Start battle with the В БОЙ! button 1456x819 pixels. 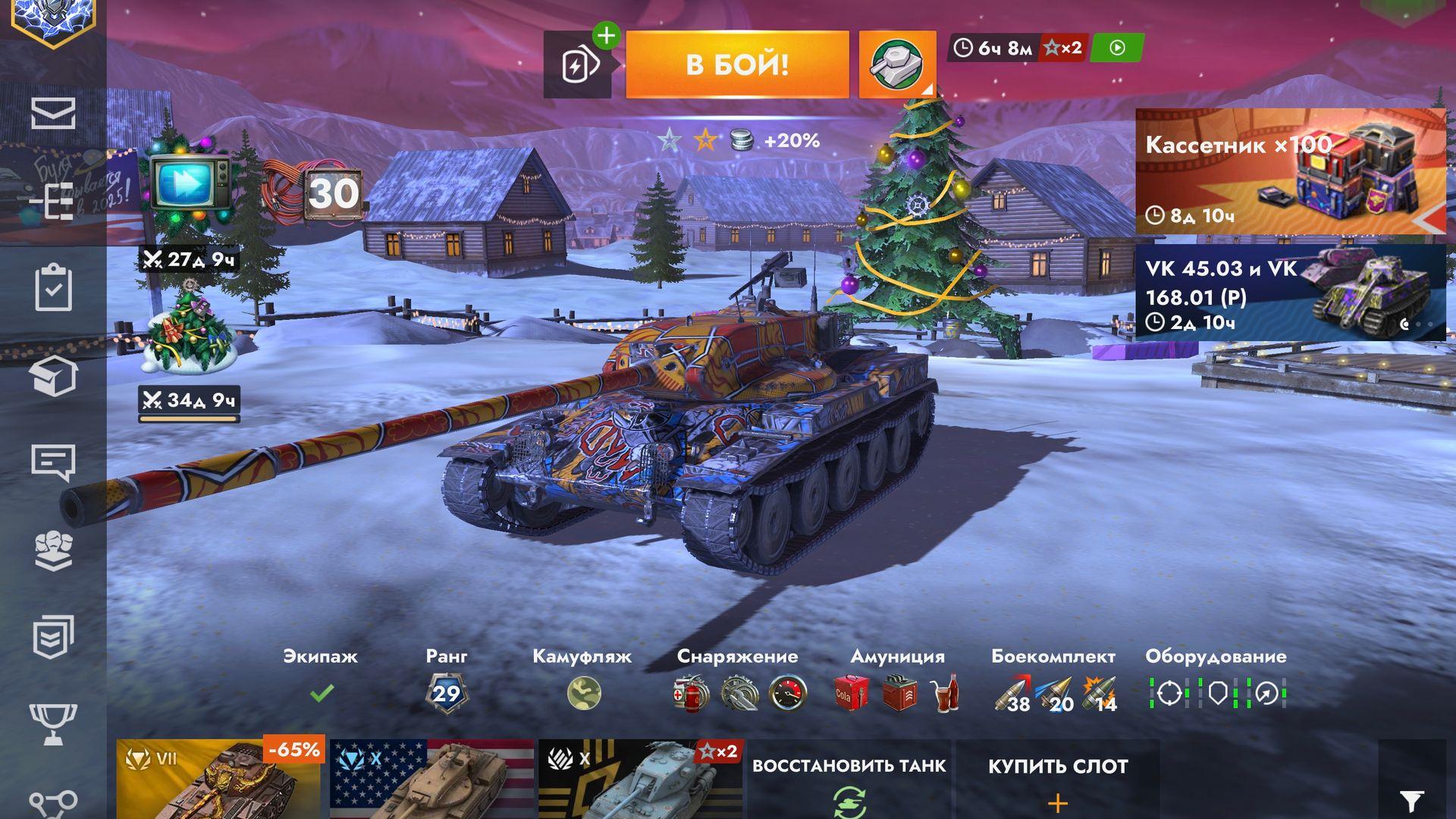(736, 64)
